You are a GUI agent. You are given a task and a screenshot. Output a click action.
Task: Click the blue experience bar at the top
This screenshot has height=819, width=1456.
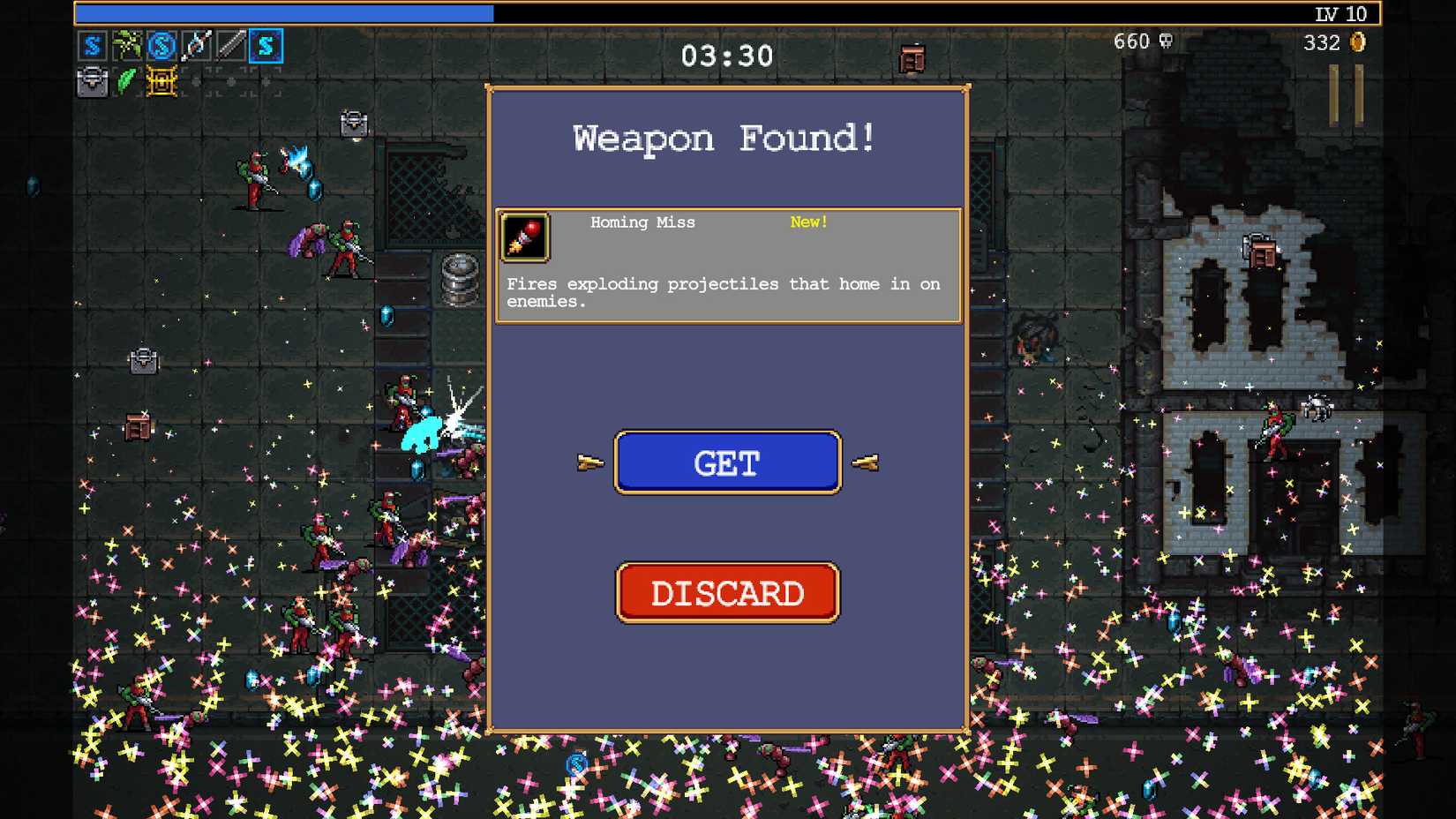coord(282,13)
